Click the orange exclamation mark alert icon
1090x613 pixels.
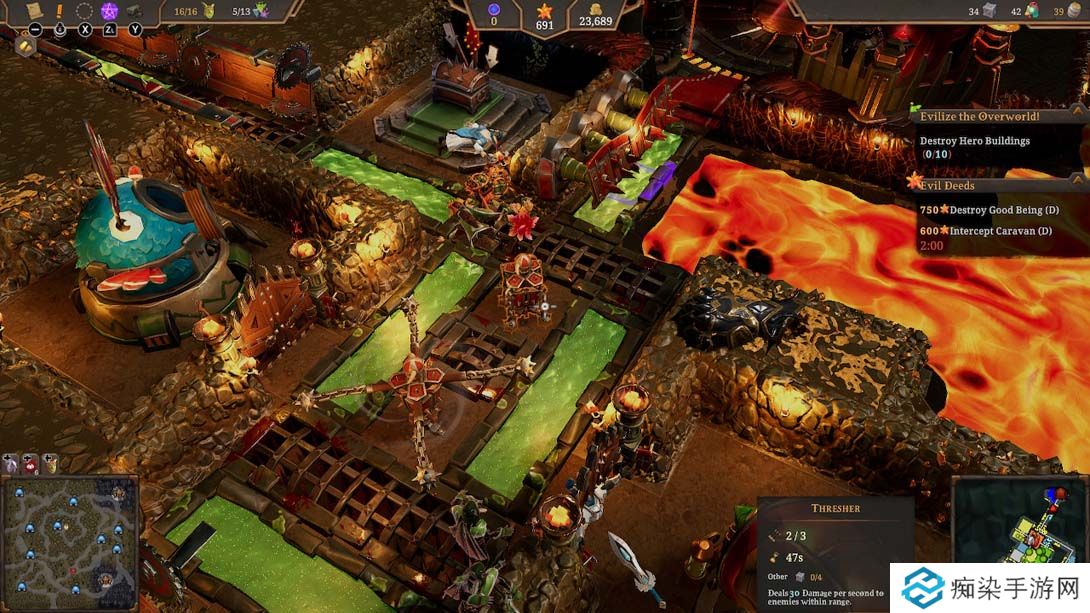tap(59, 11)
